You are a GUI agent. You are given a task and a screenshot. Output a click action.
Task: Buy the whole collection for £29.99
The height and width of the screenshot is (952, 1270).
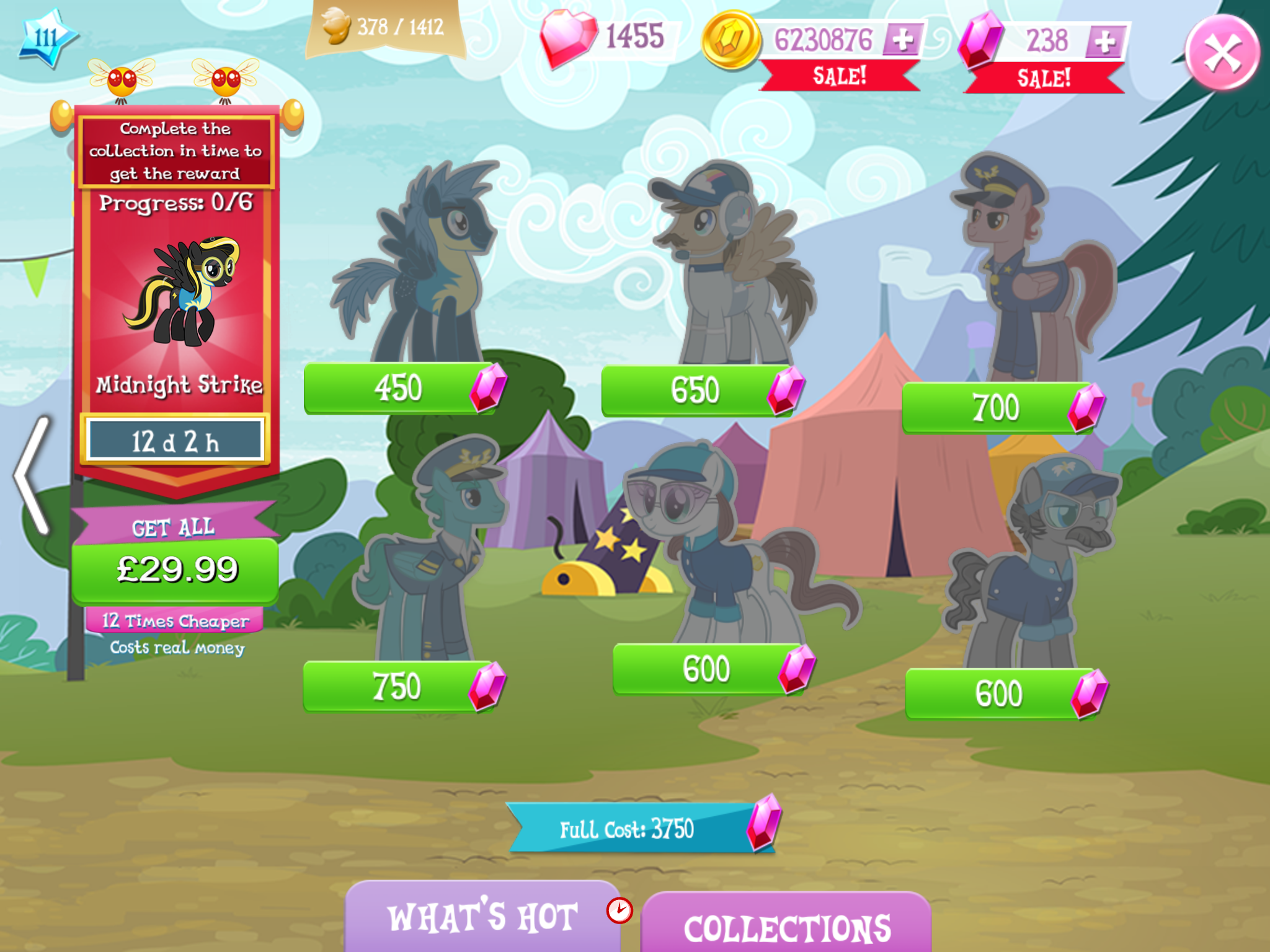pyautogui.click(x=176, y=570)
